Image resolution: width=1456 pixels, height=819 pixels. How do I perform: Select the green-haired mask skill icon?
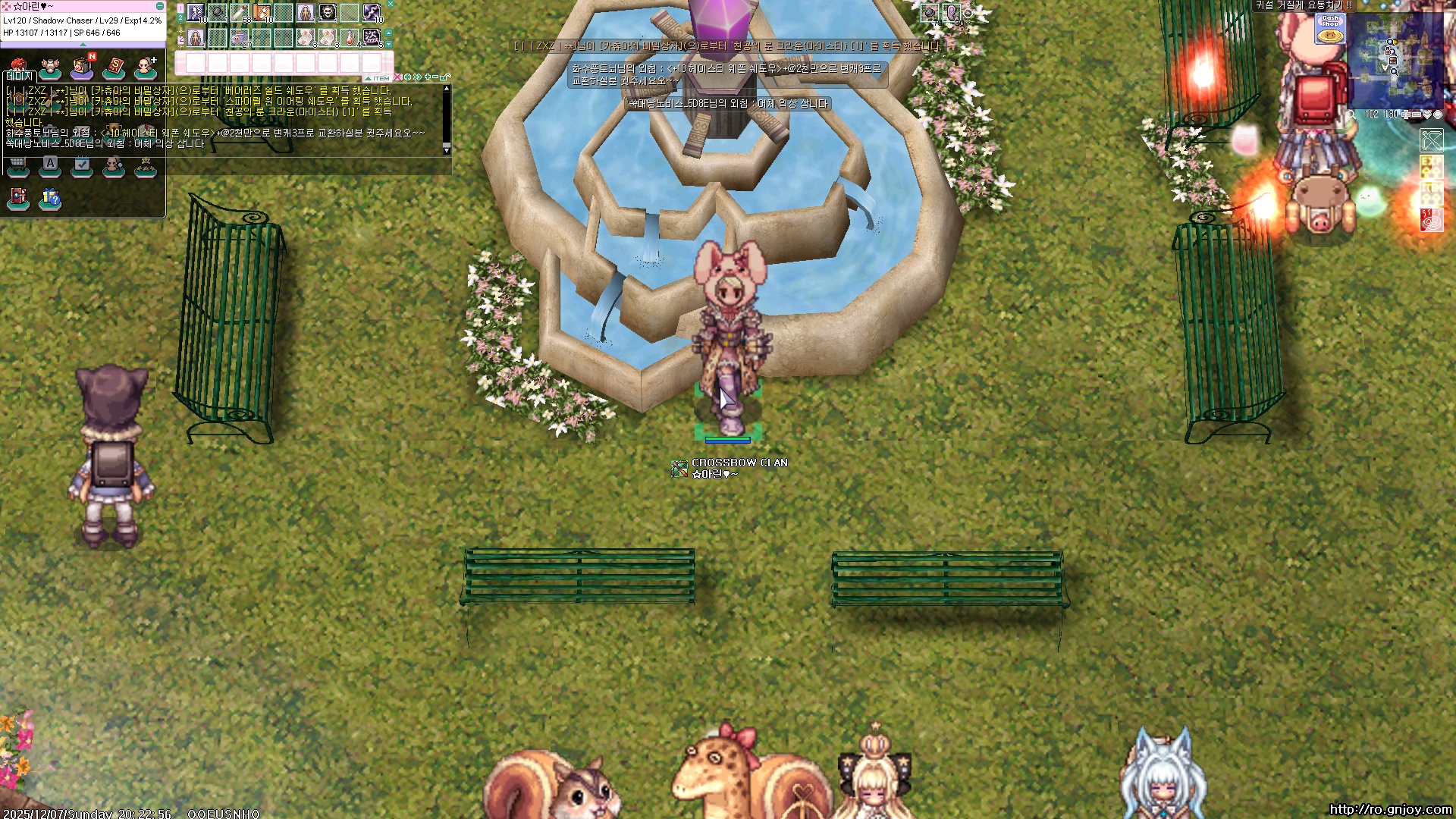pos(327,12)
